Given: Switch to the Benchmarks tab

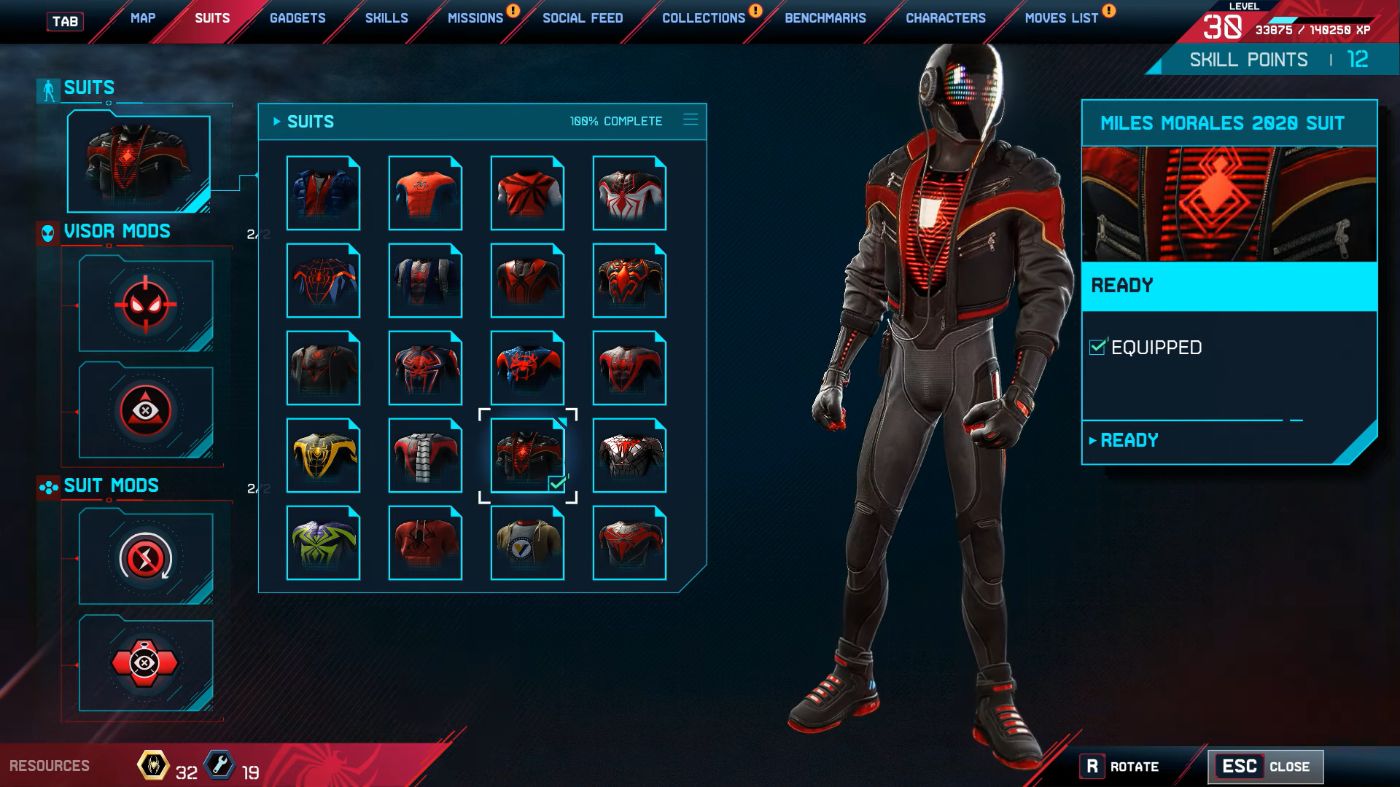Looking at the screenshot, I should coord(825,18).
